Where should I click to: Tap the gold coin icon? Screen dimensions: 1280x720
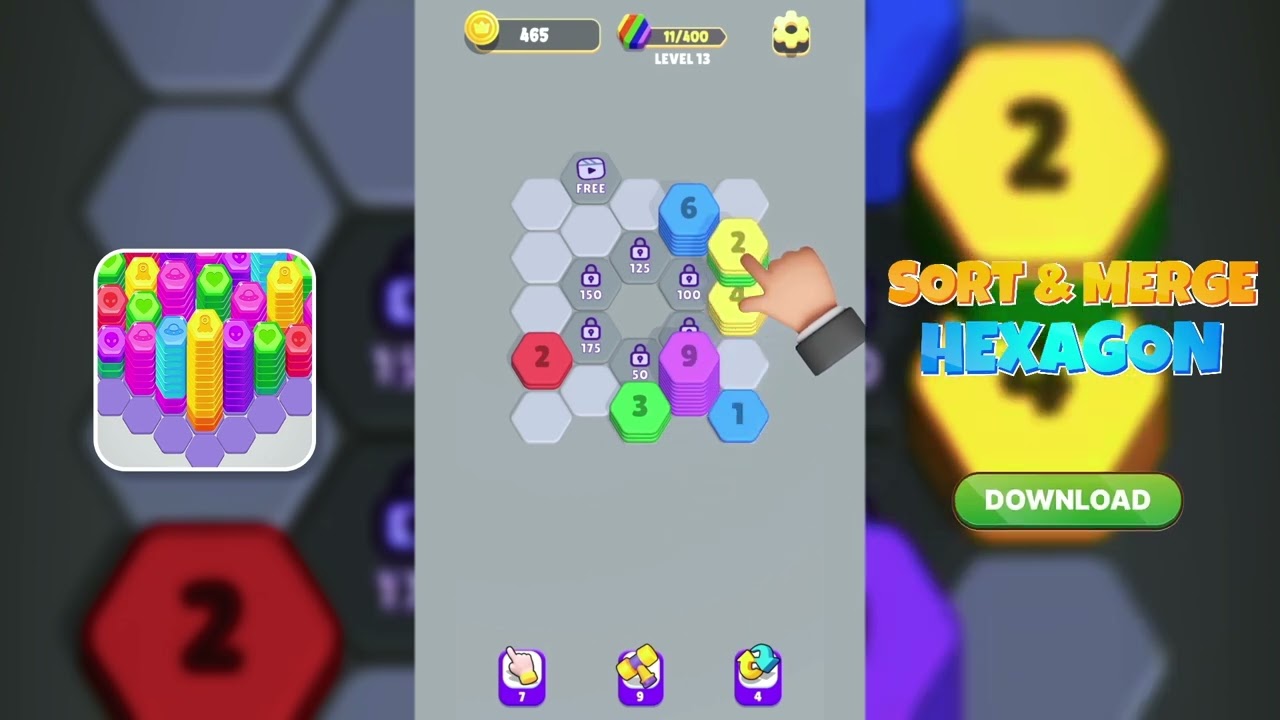point(480,33)
